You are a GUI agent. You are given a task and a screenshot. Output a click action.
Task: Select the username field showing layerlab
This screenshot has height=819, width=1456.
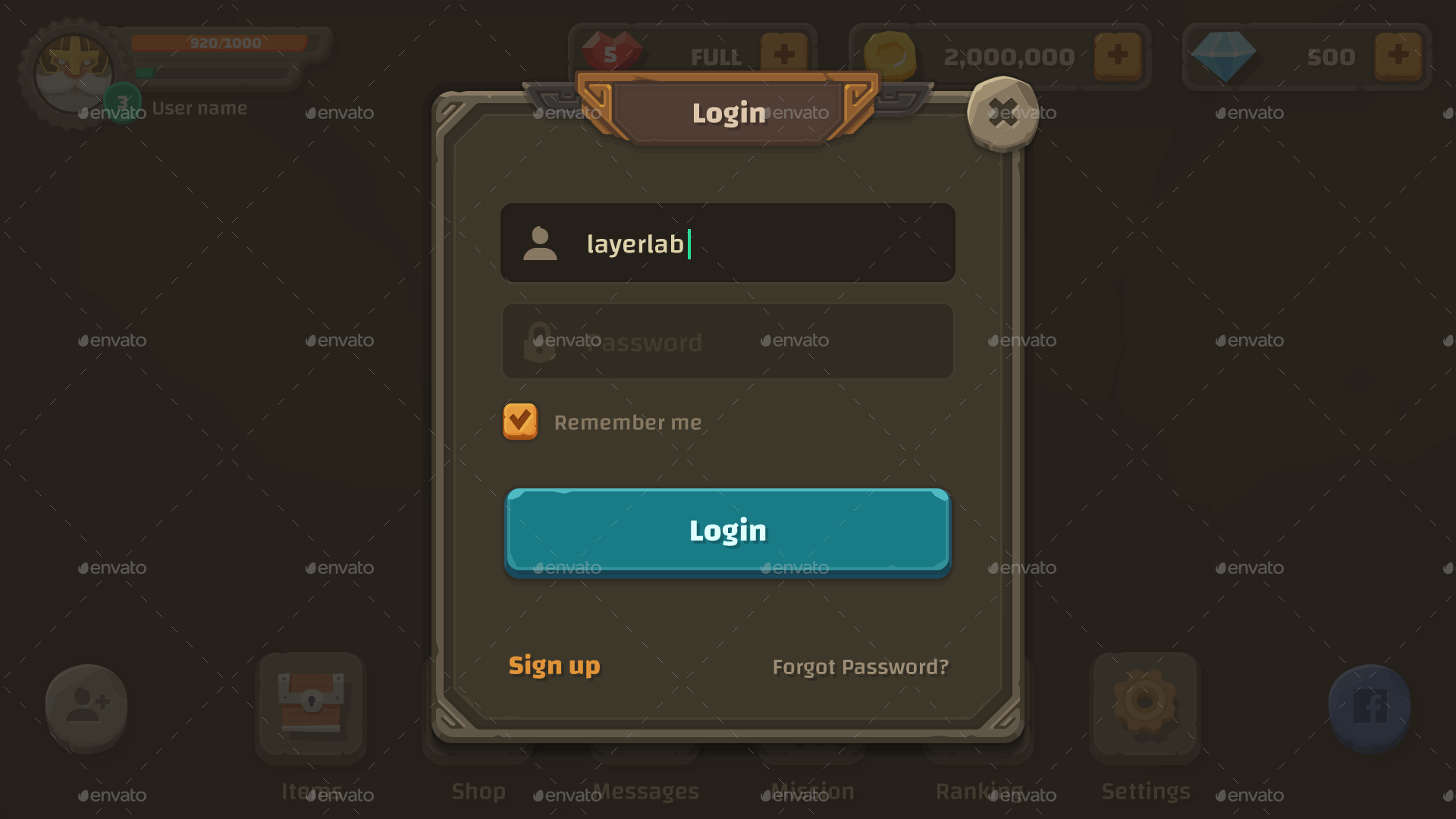point(726,243)
